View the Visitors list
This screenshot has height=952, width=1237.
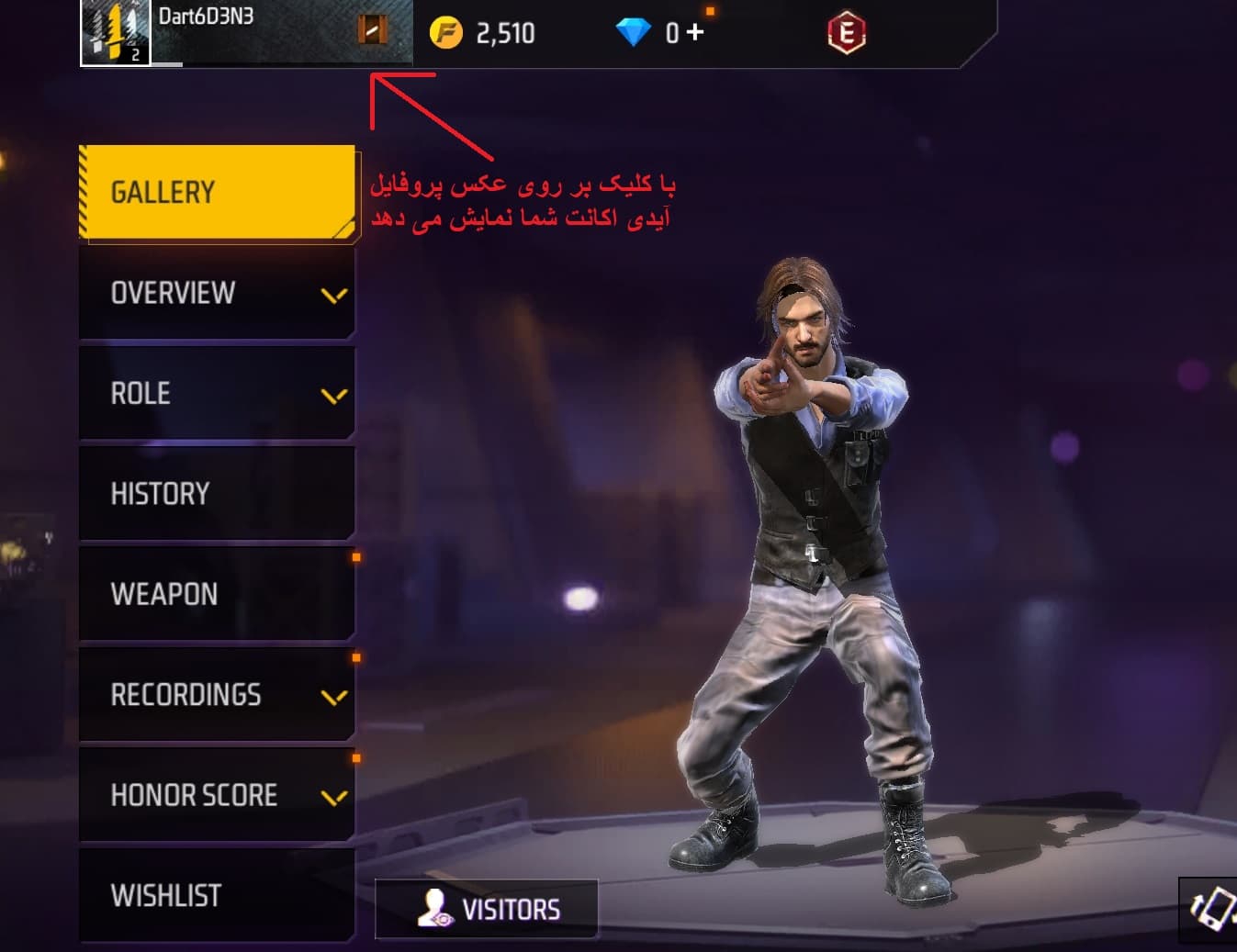487,909
